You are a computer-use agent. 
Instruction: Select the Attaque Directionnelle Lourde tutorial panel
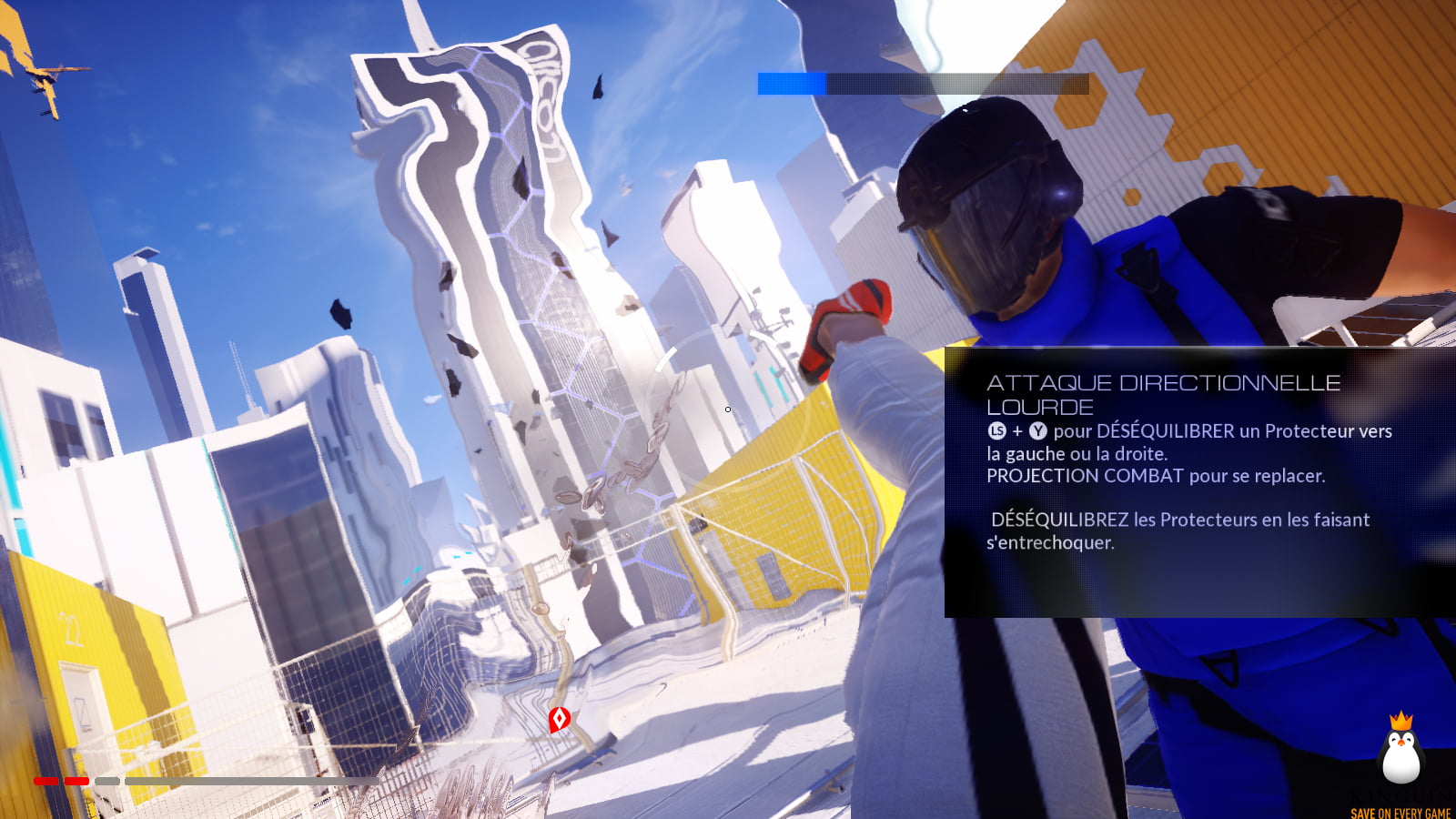[1199, 482]
